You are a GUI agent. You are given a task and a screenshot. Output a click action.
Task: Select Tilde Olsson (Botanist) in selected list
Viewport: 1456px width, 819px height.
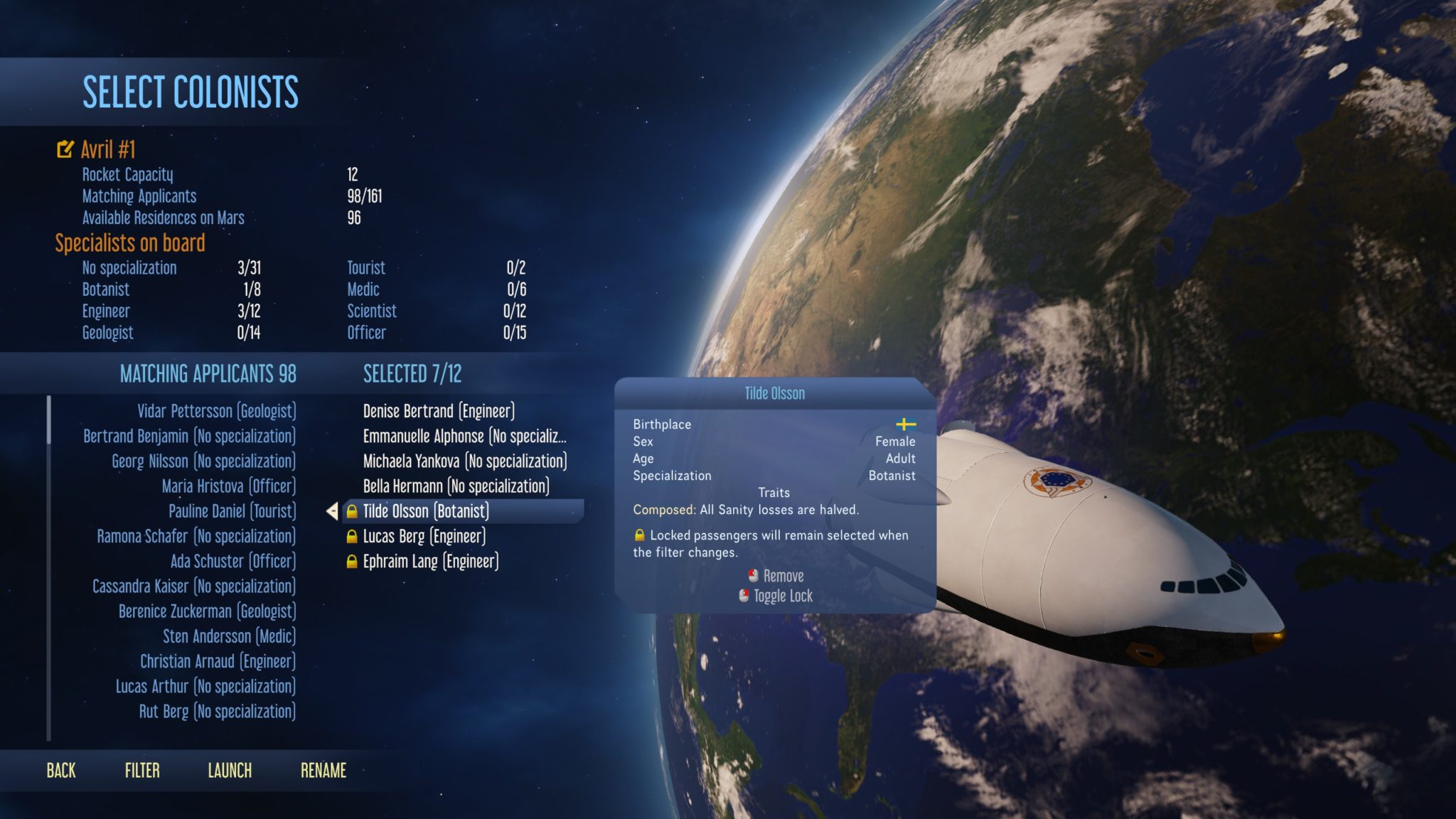(426, 511)
